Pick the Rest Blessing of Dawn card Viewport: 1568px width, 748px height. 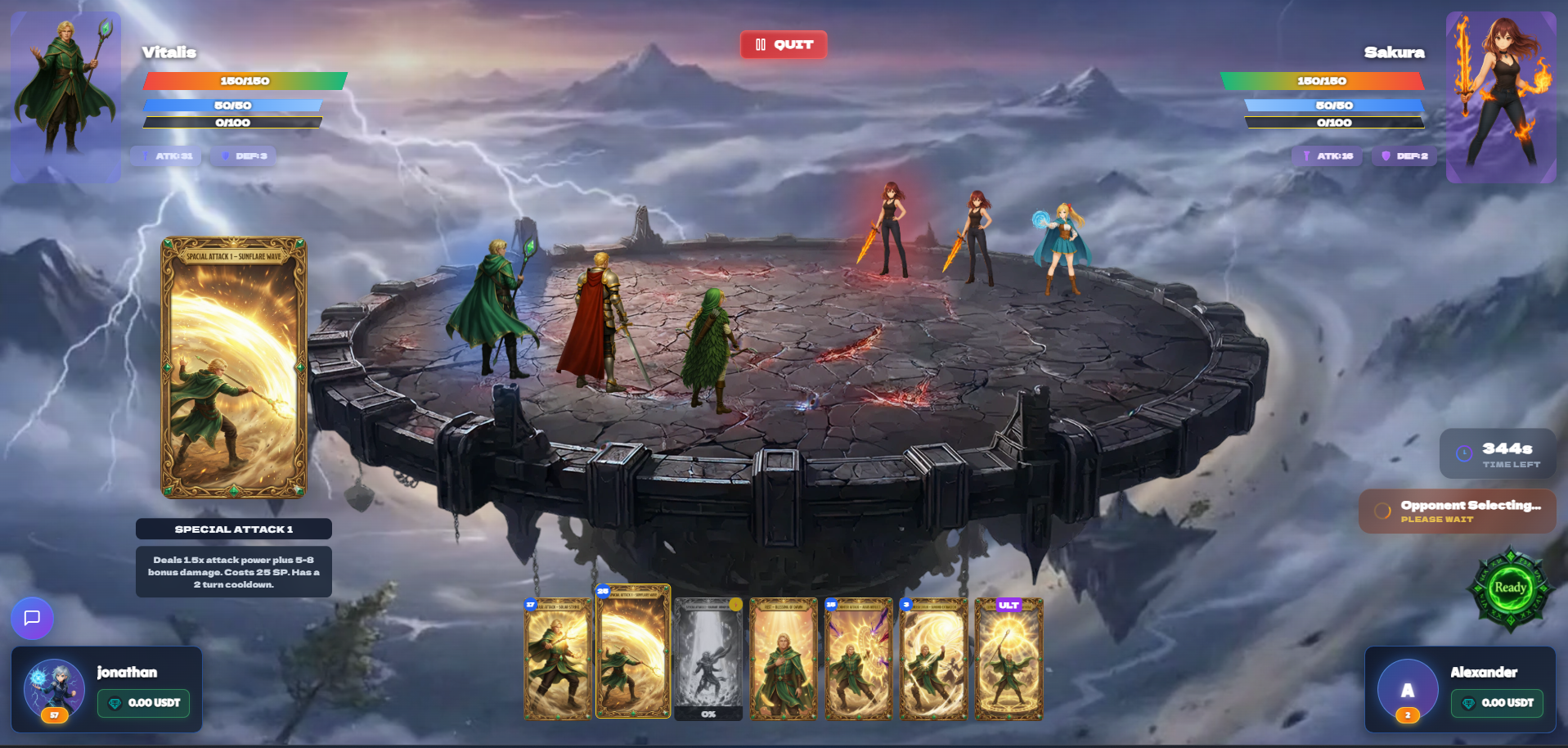click(x=784, y=660)
